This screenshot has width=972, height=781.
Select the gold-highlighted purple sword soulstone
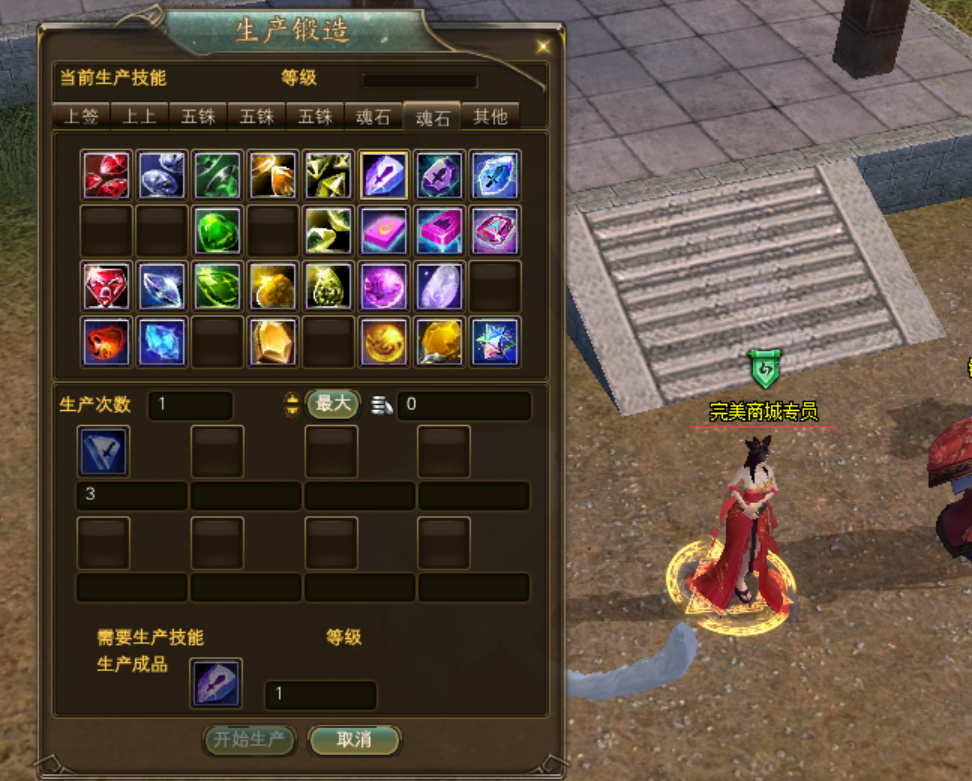coord(384,176)
